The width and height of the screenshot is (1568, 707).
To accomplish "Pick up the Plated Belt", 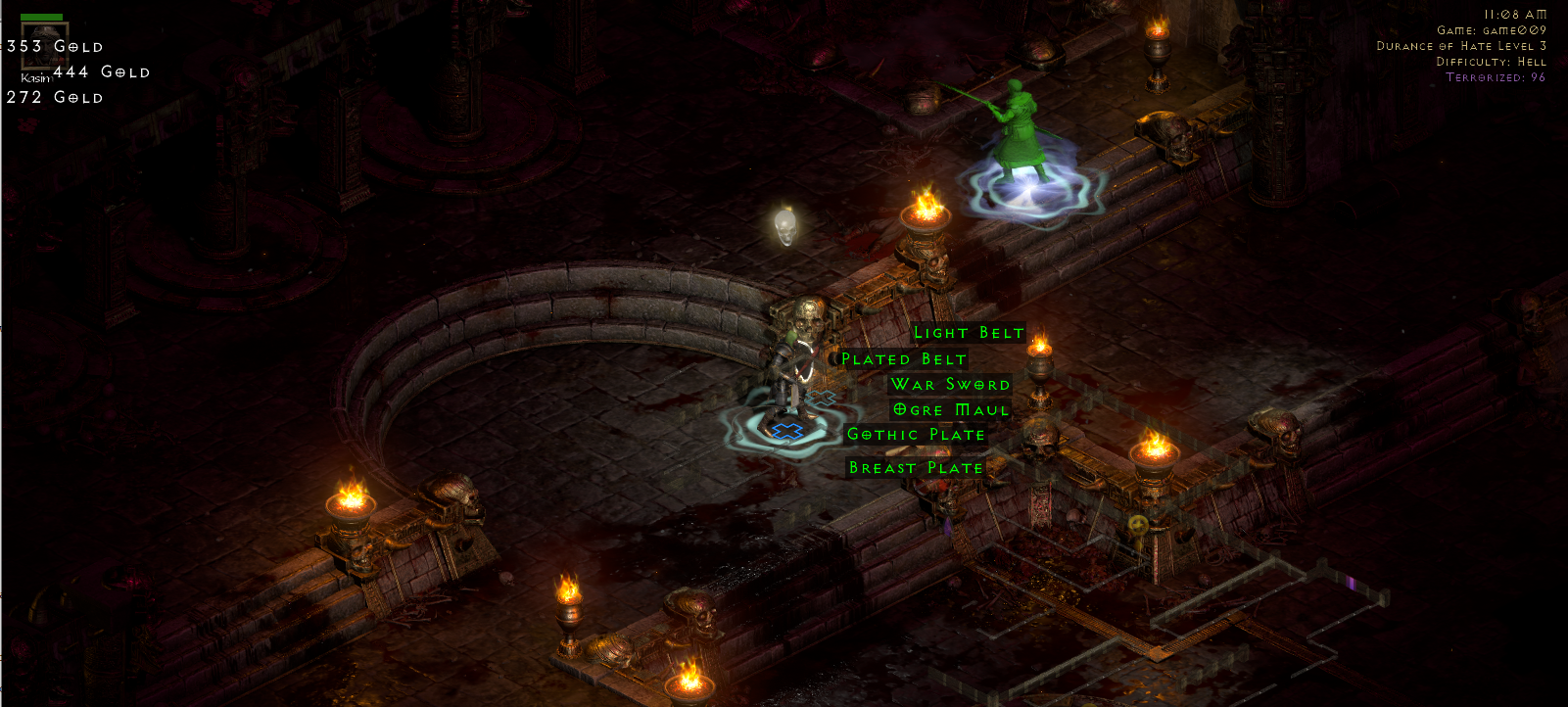I will [x=903, y=358].
